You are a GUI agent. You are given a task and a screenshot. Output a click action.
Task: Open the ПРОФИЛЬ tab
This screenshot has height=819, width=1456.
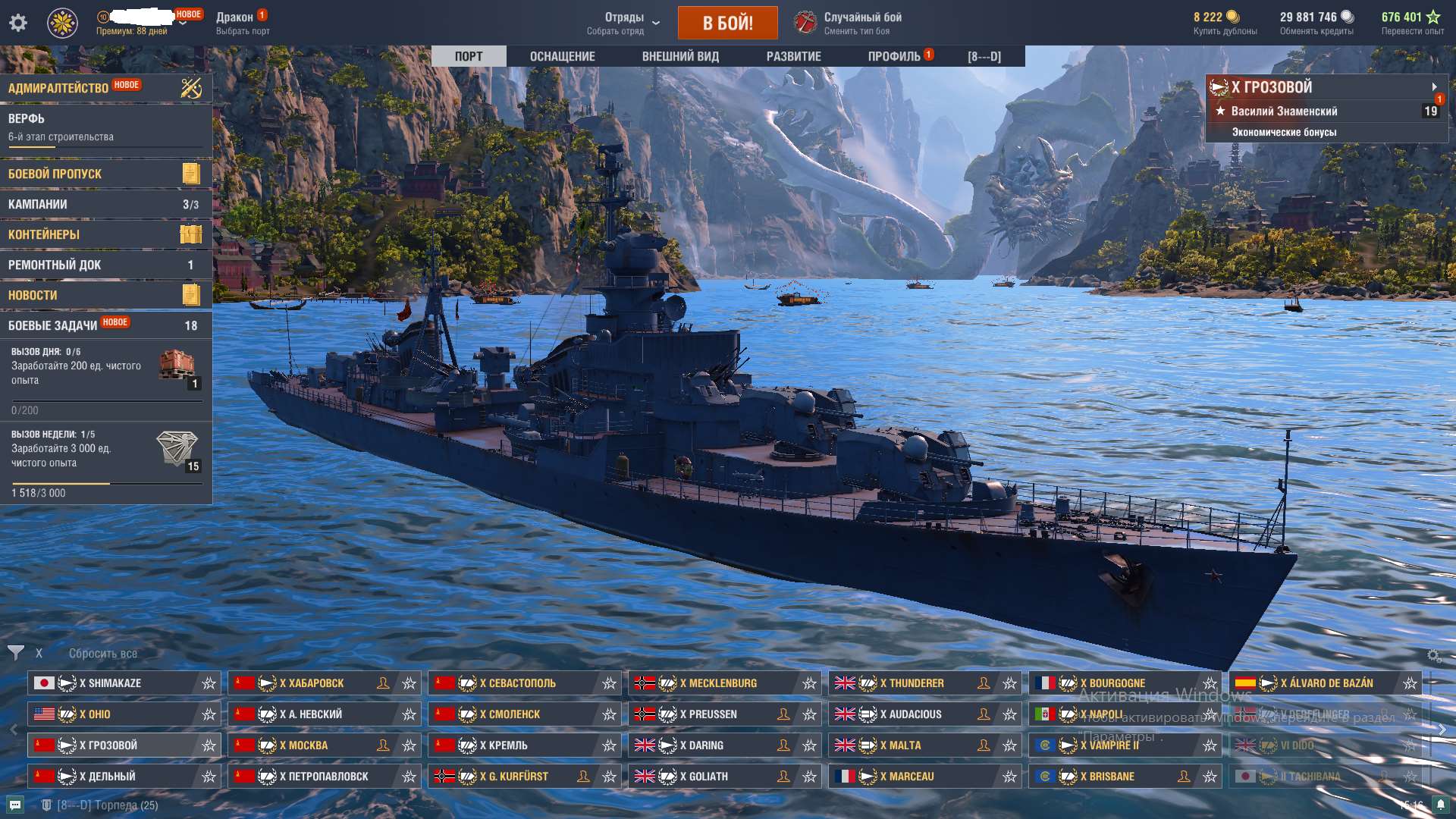tap(895, 55)
